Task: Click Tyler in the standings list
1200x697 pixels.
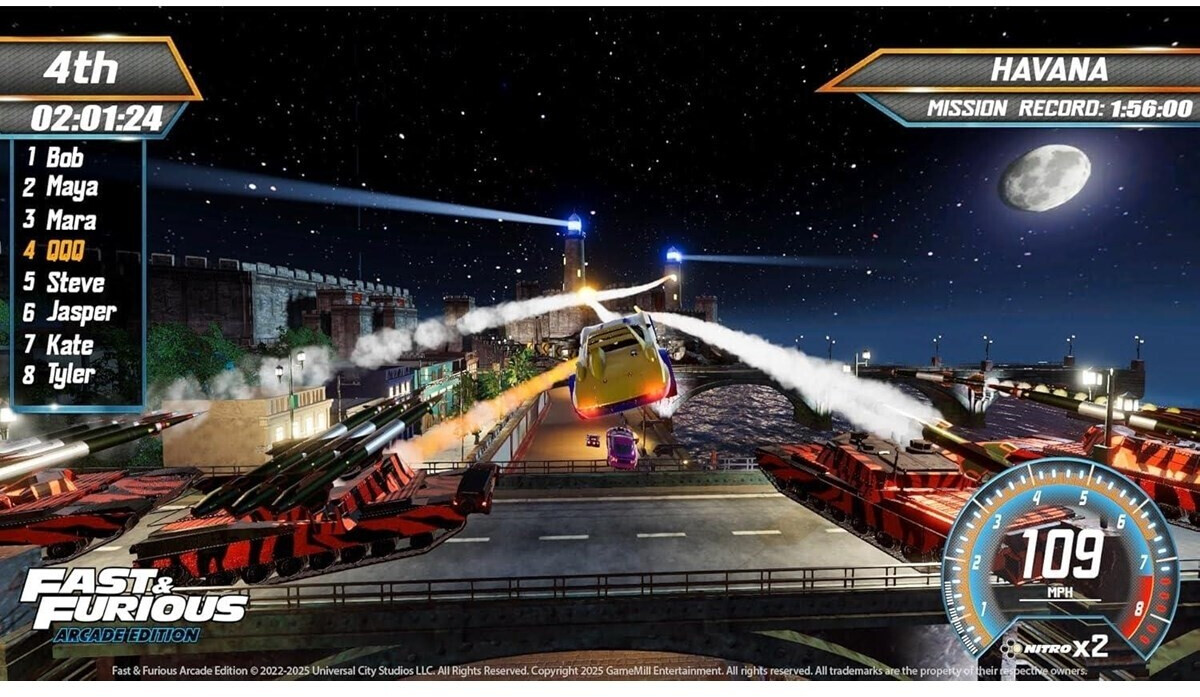Action: click(x=70, y=376)
